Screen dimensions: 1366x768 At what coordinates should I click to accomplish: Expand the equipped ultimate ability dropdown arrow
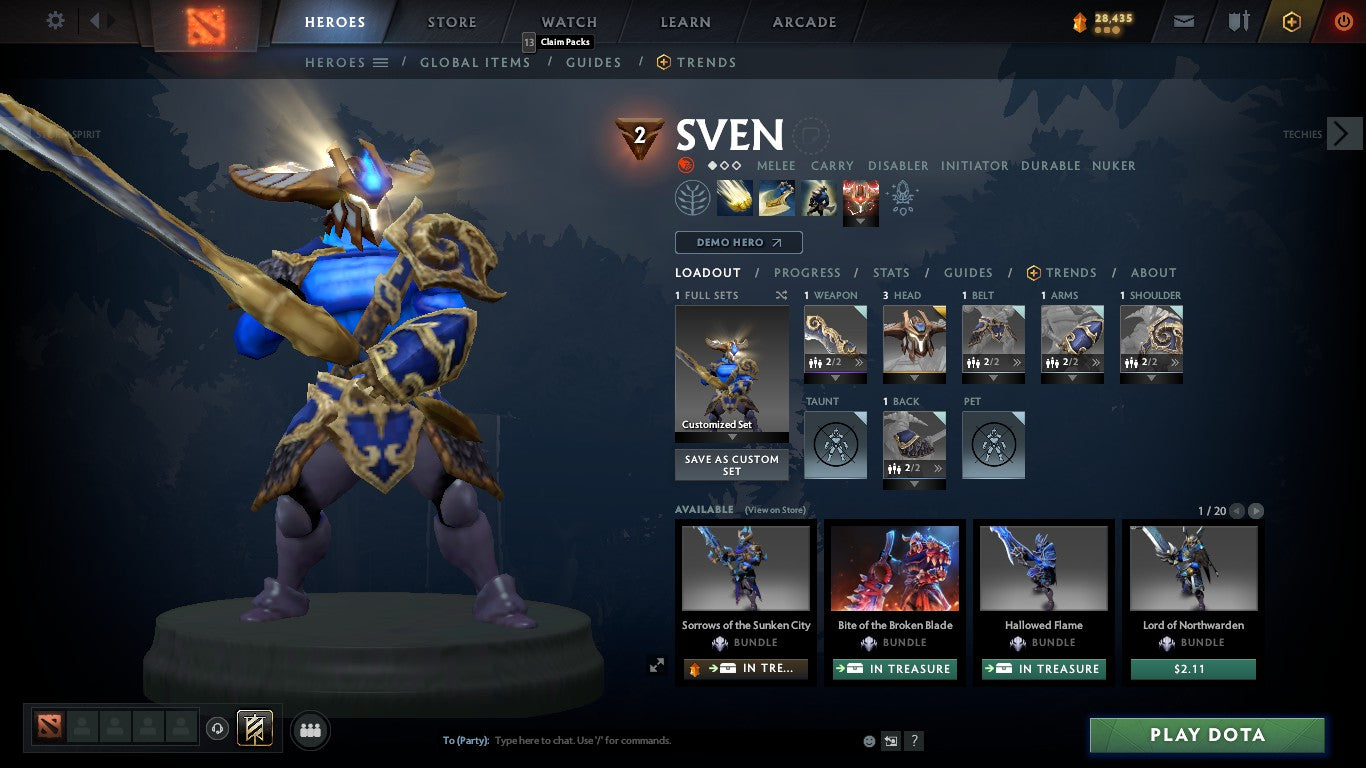[x=860, y=222]
